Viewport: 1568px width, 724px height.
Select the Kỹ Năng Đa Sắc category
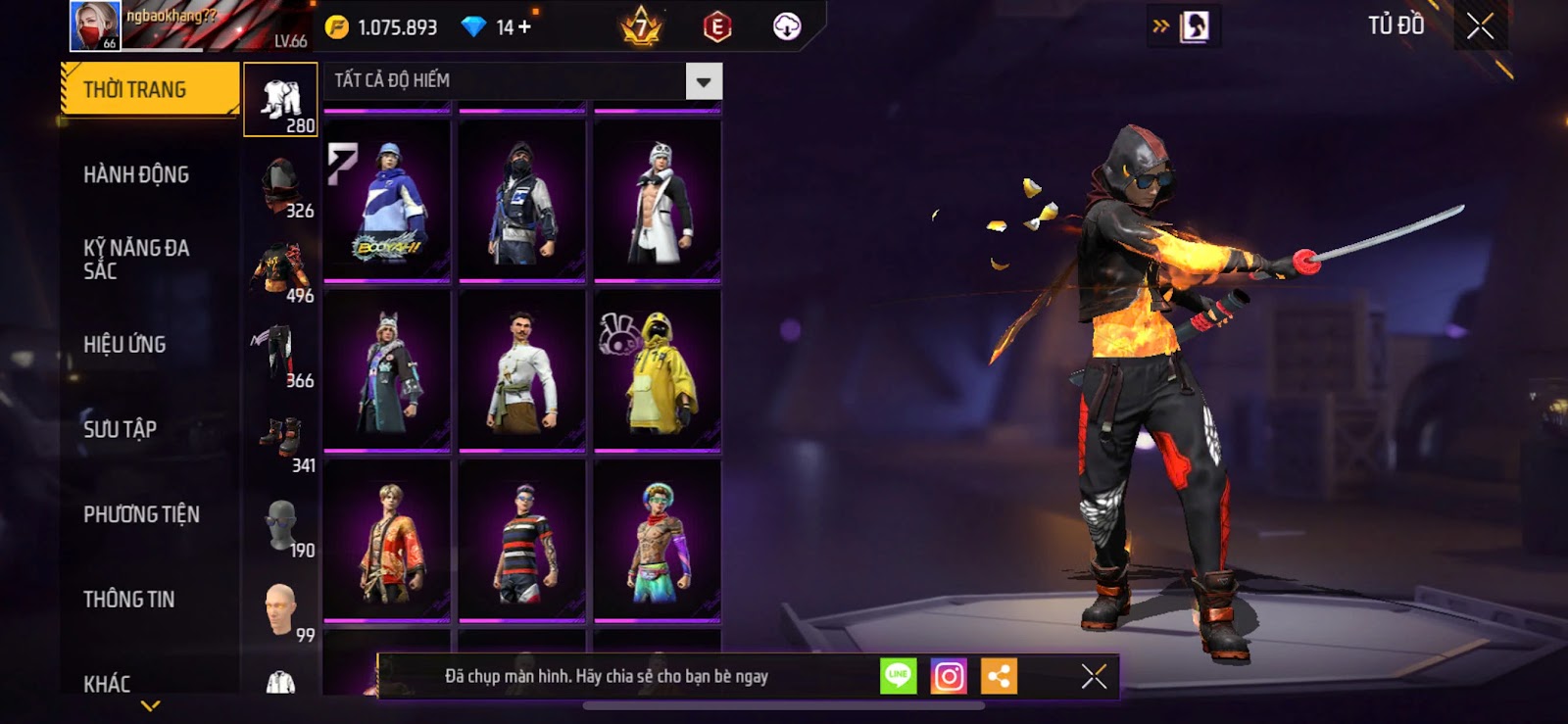[x=136, y=259]
